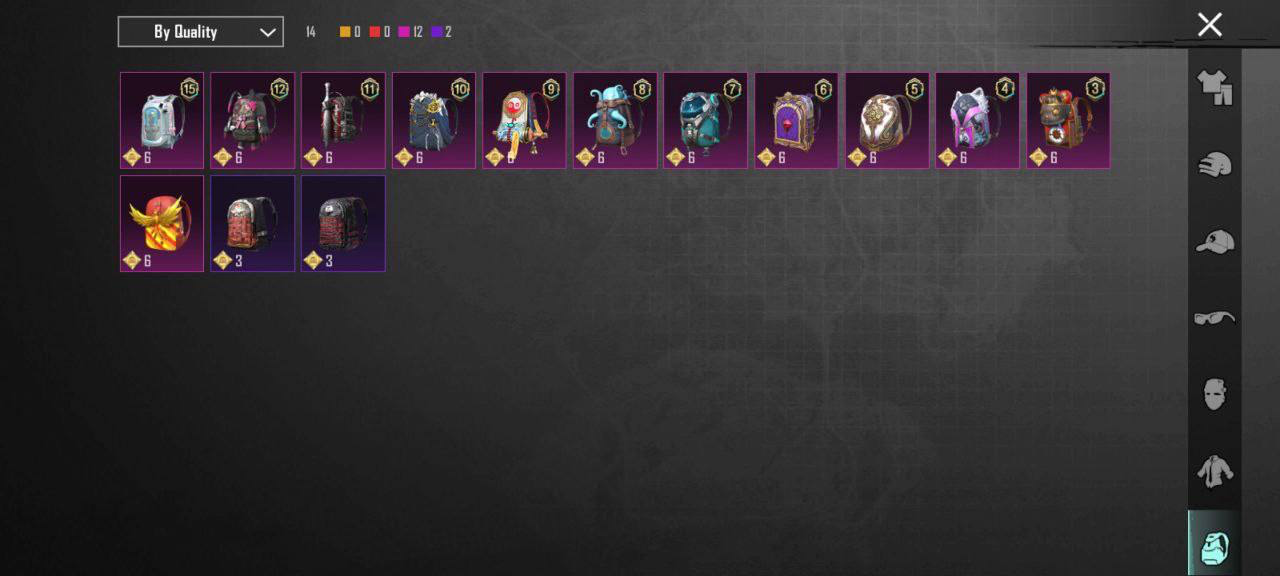Select the level 7 teal armored backpack
The height and width of the screenshot is (576, 1280).
705,120
